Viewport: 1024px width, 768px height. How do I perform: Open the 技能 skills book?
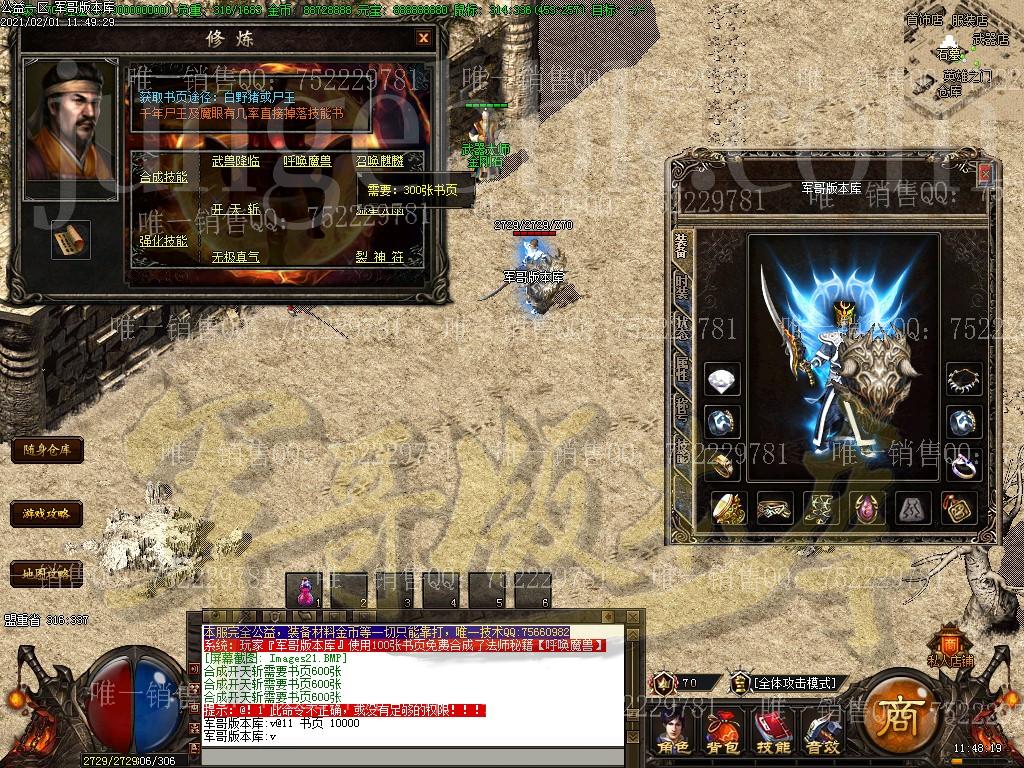coord(773,733)
